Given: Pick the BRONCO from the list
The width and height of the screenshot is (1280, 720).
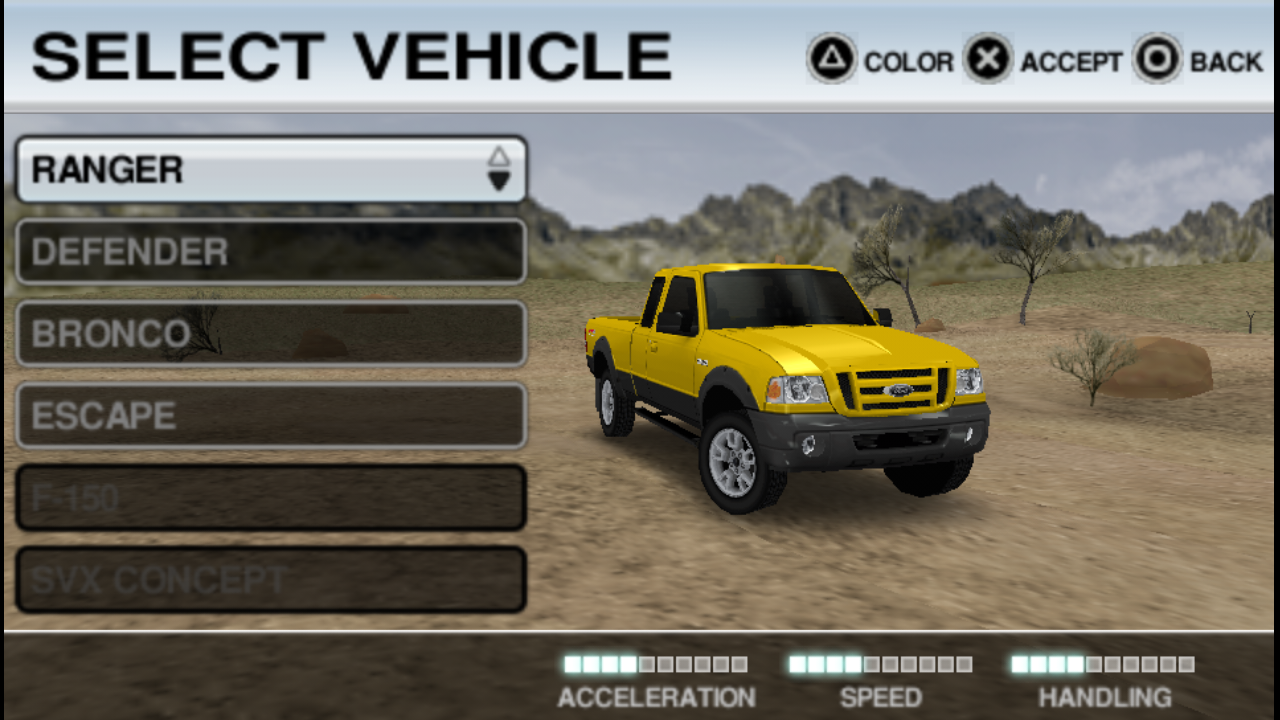Looking at the screenshot, I should (x=270, y=334).
